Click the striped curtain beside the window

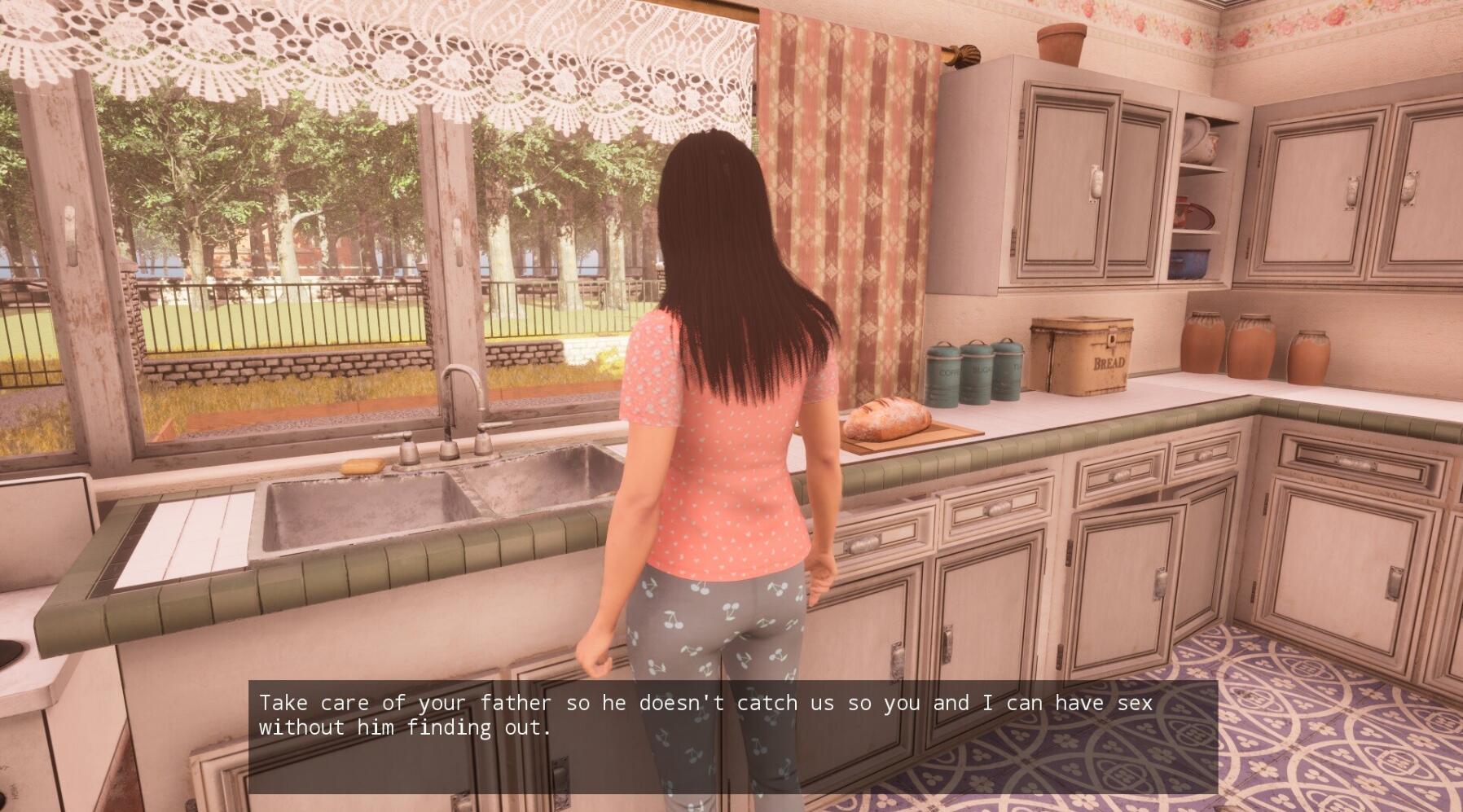pos(847,204)
